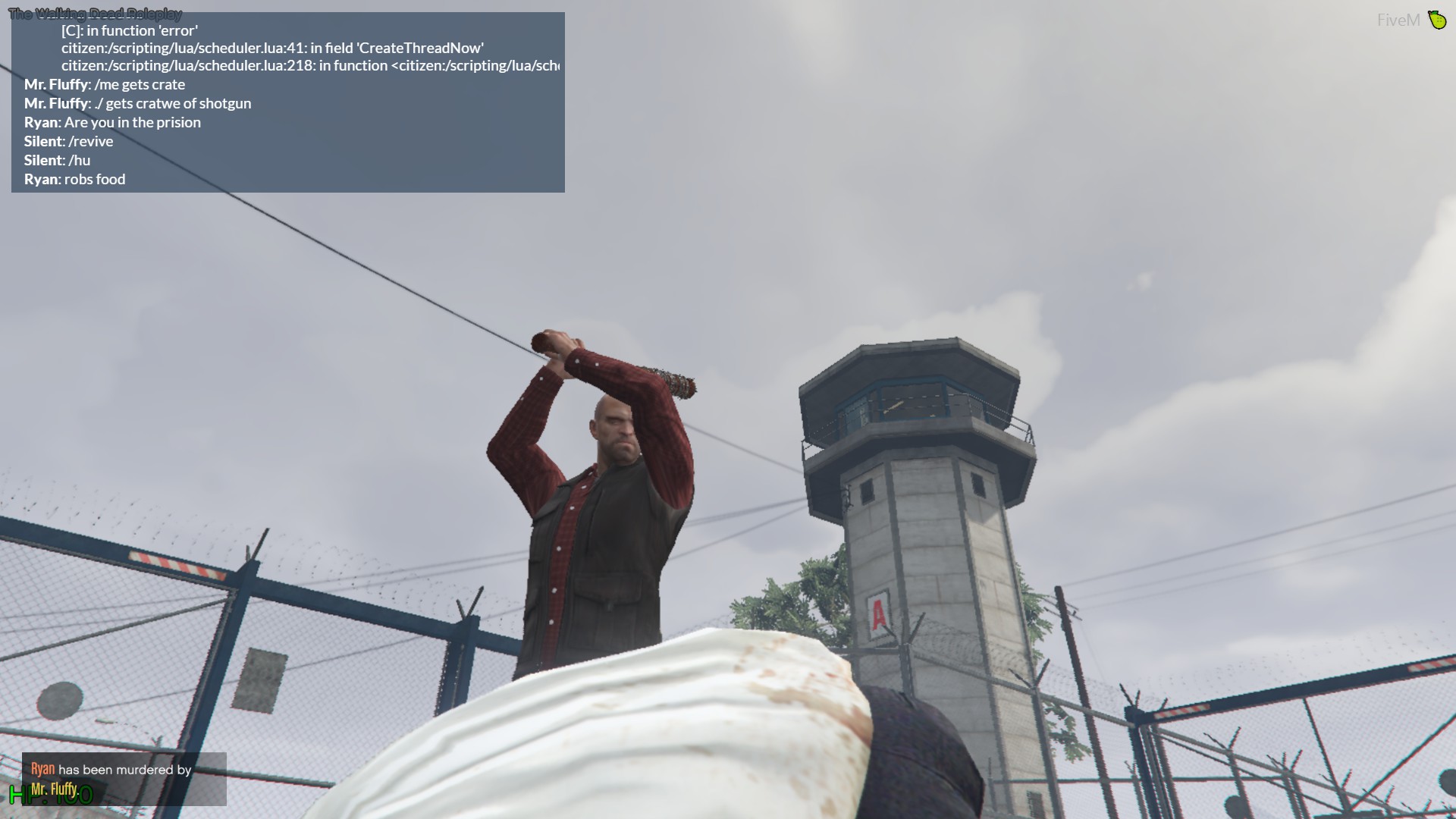Screen dimensions: 1456x819
Task: Select Mr. Fluffy's '/me gets crate' chat message
Action: click(x=104, y=84)
